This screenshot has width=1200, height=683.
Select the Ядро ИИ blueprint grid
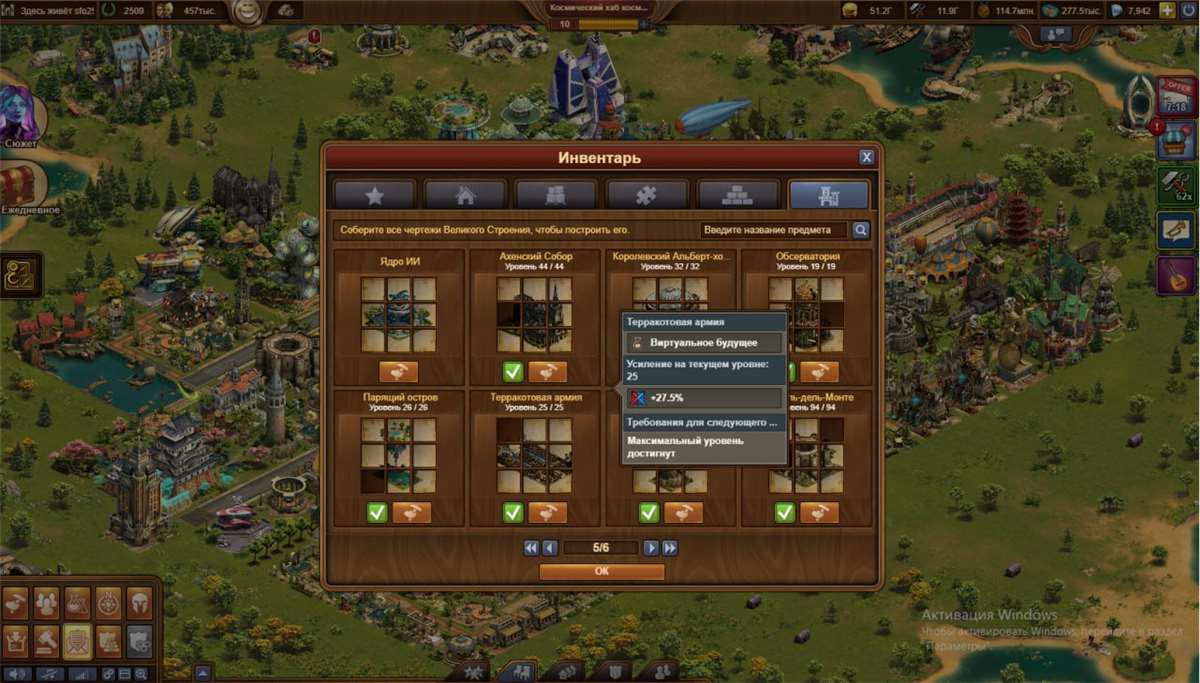pos(398,314)
